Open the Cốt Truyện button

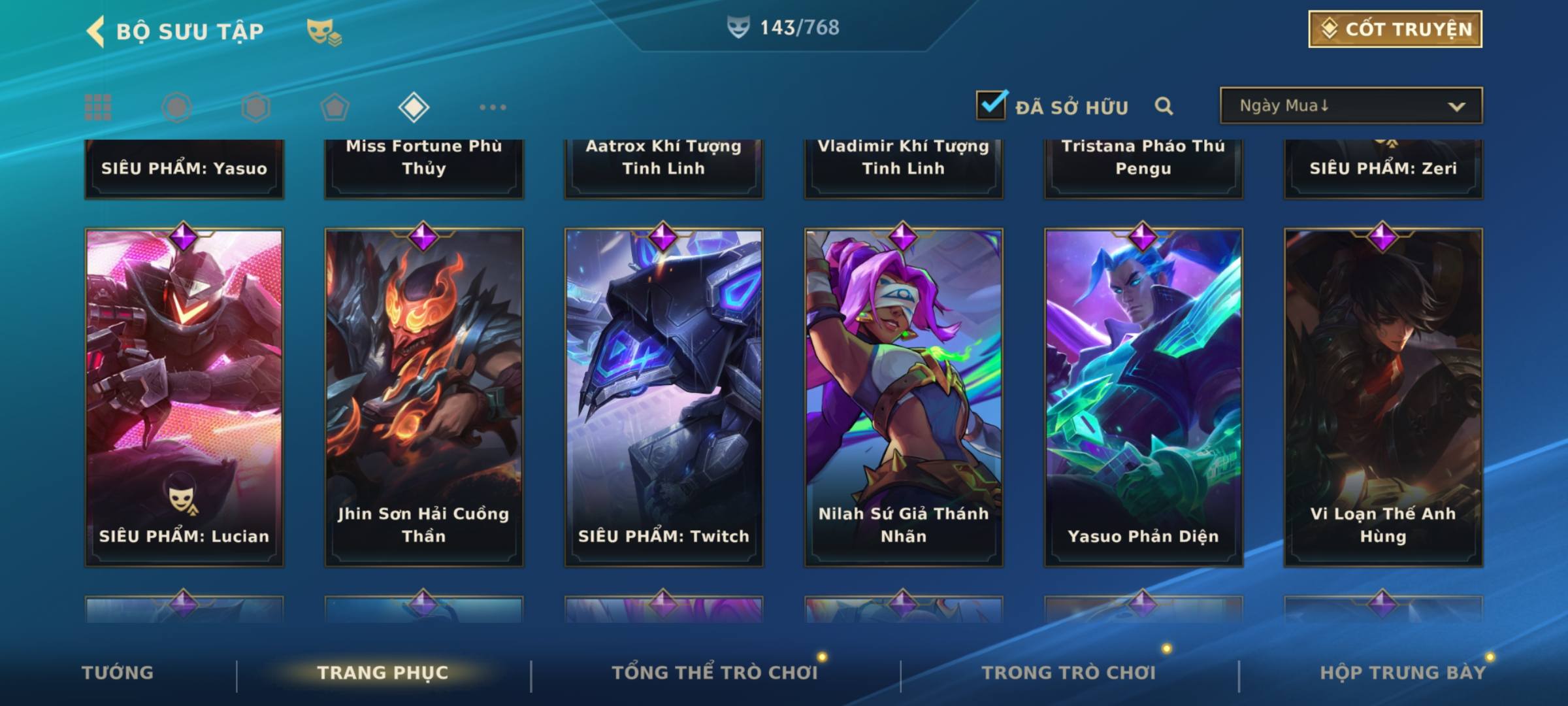(1395, 29)
